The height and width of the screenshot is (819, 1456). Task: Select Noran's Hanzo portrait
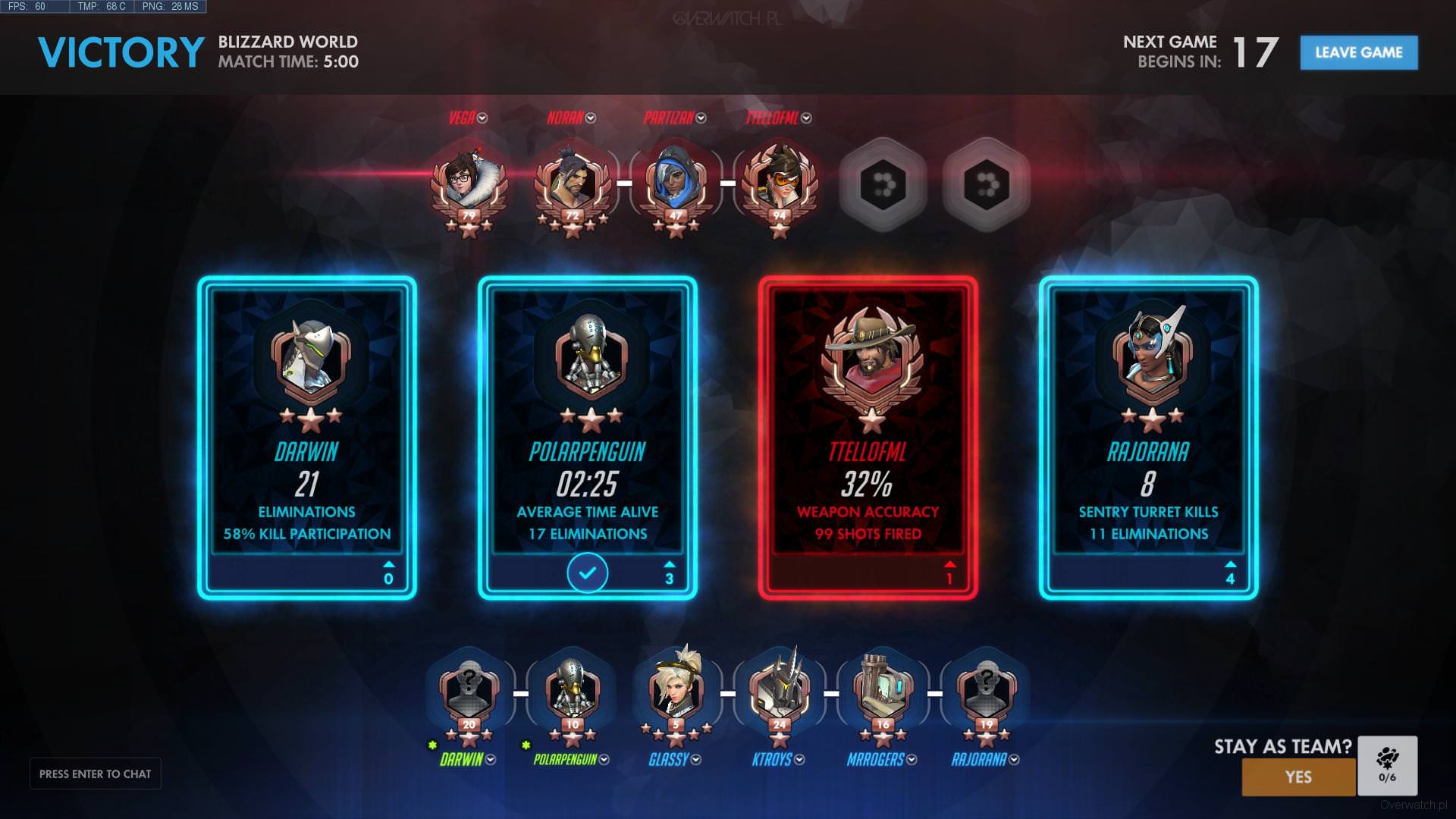pos(573,182)
